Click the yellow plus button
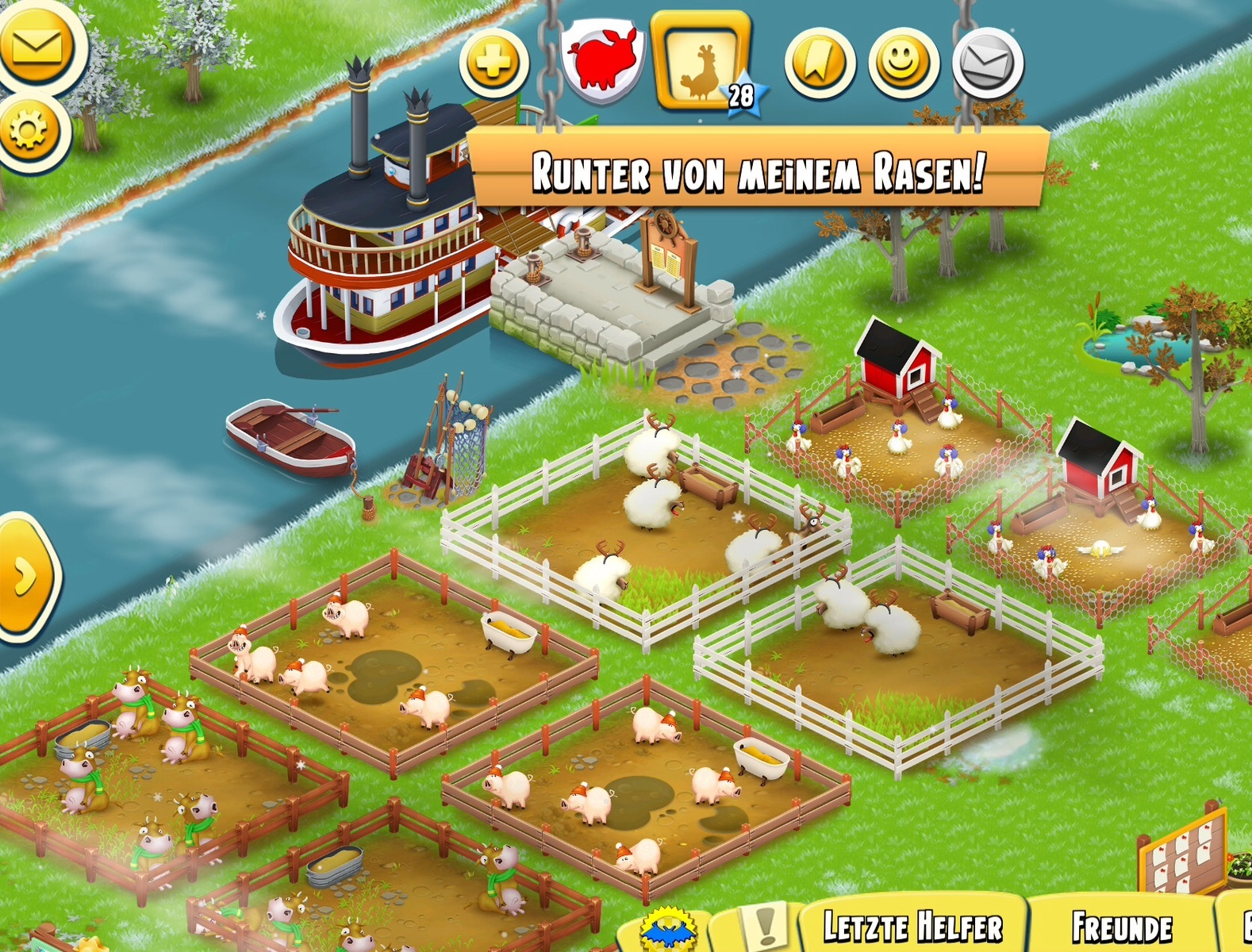Viewport: 1252px width, 952px height. 494,62
